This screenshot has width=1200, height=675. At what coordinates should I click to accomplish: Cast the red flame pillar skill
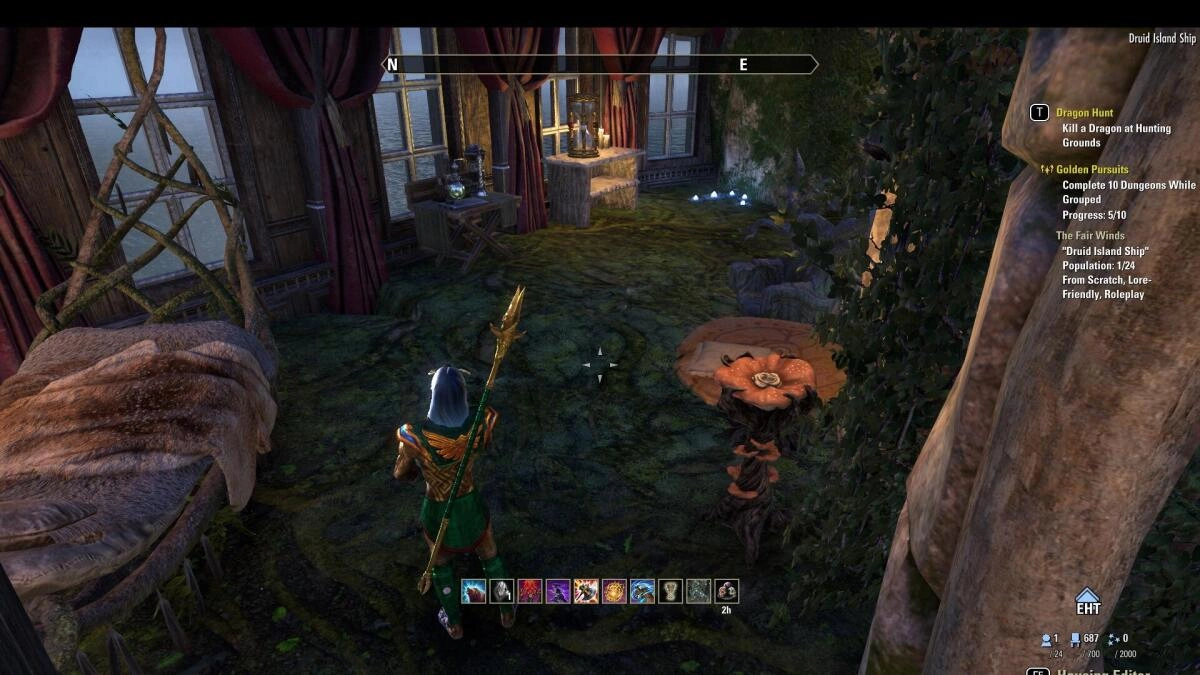tap(529, 591)
